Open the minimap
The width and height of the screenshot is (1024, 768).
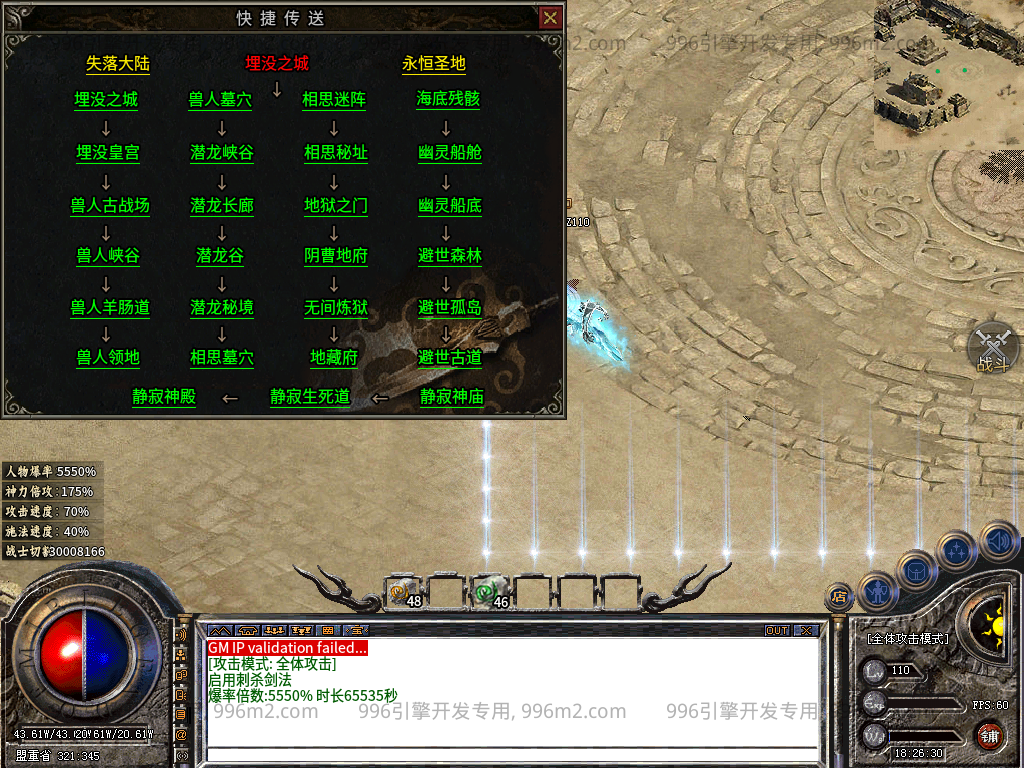pos(948,75)
